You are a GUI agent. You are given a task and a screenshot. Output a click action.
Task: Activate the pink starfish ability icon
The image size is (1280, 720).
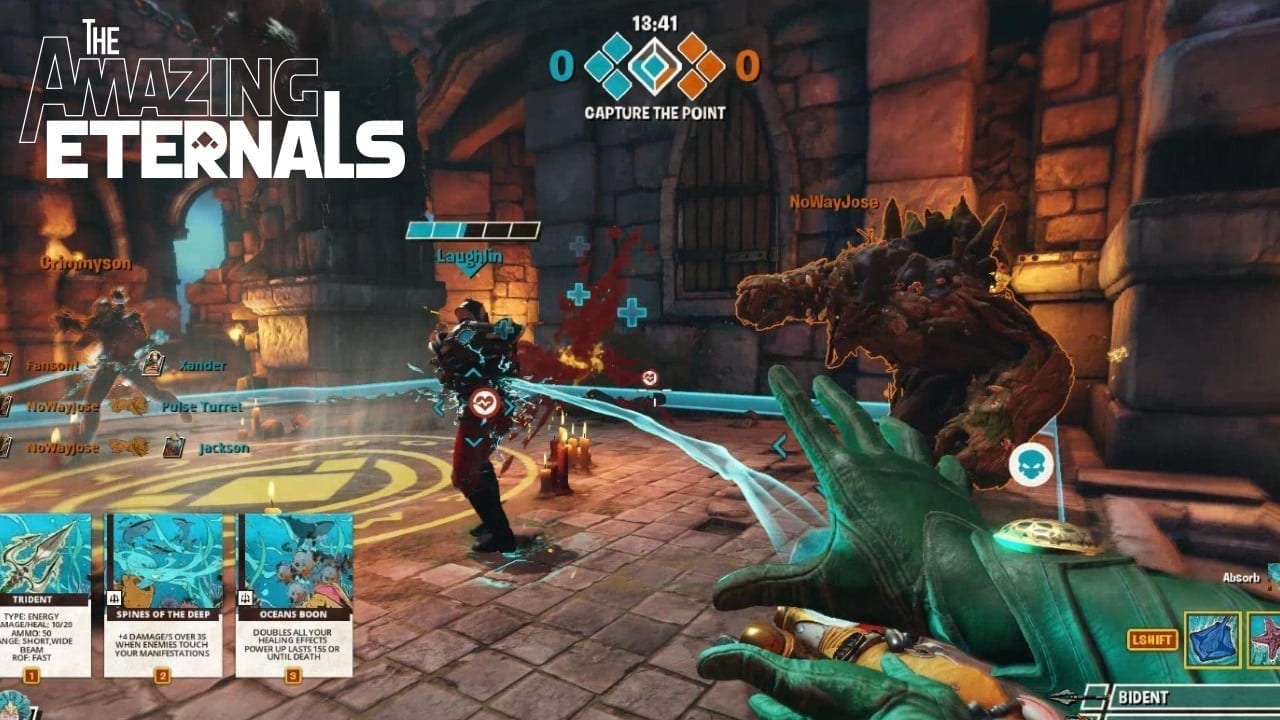click(x=1266, y=640)
